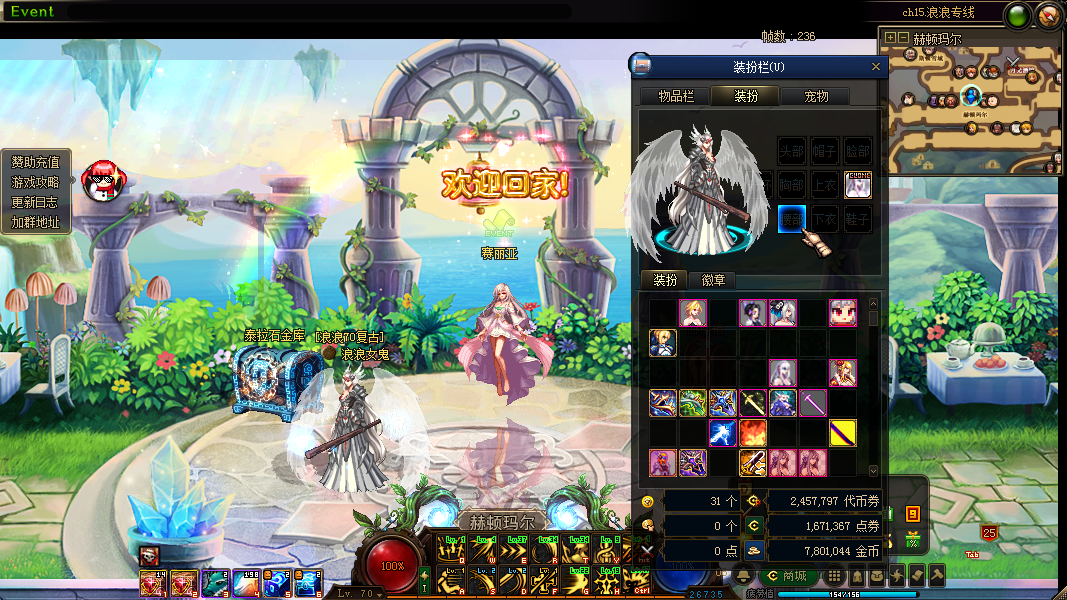The image size is (1067, 600).
Task: Select the chibi red-eyed avatar item
Action: [843, 313]
